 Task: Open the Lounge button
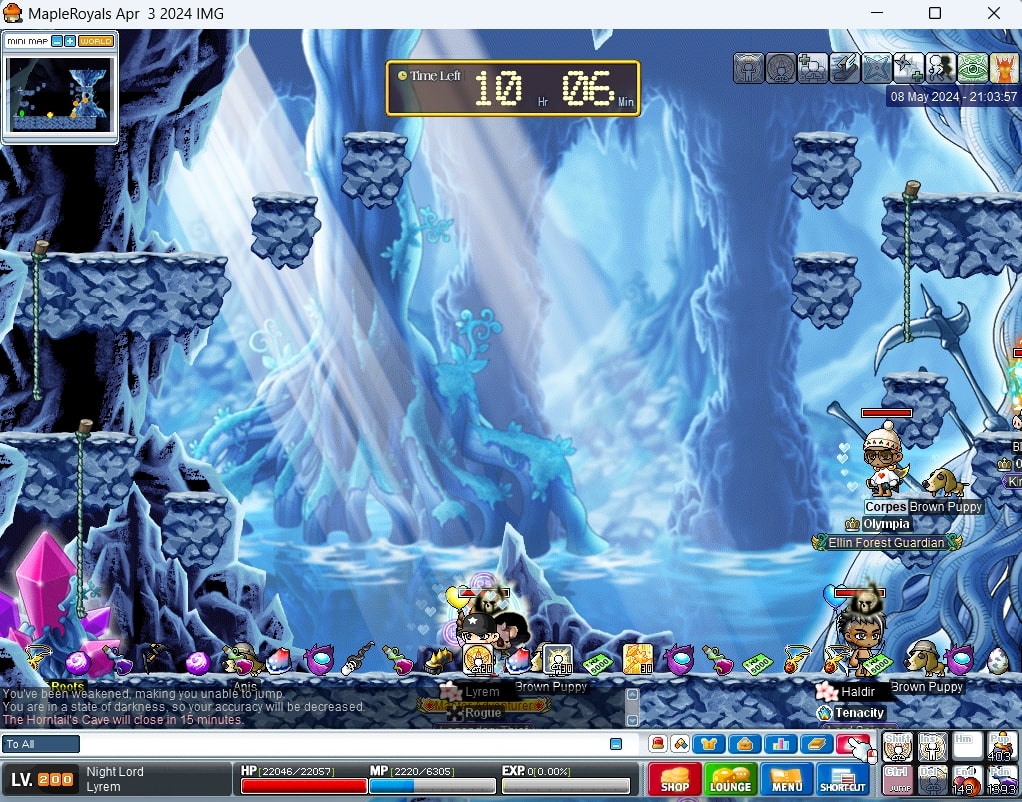tap(731, 779)
